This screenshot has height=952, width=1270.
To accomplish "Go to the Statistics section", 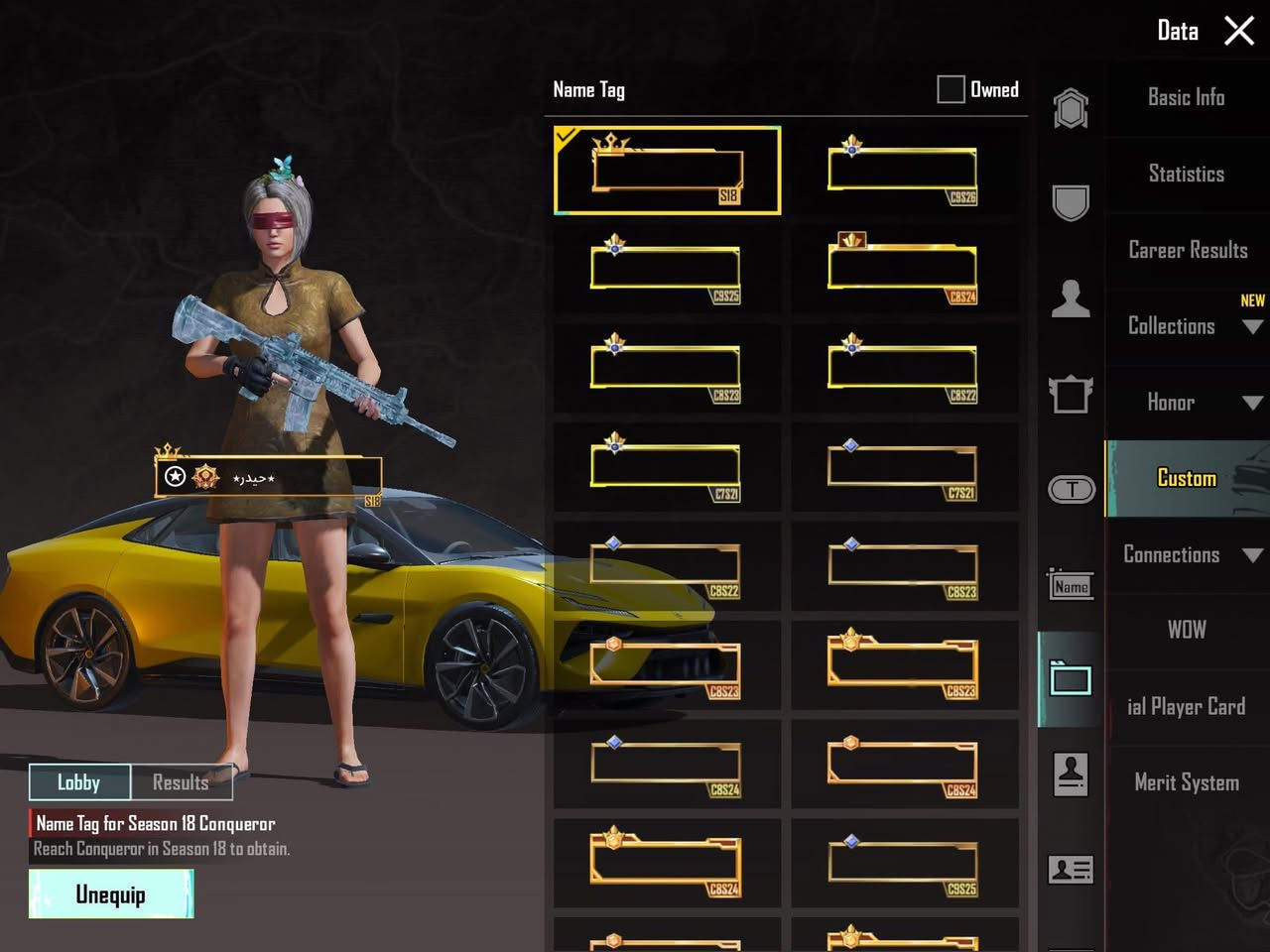I will pos(1186,174).
